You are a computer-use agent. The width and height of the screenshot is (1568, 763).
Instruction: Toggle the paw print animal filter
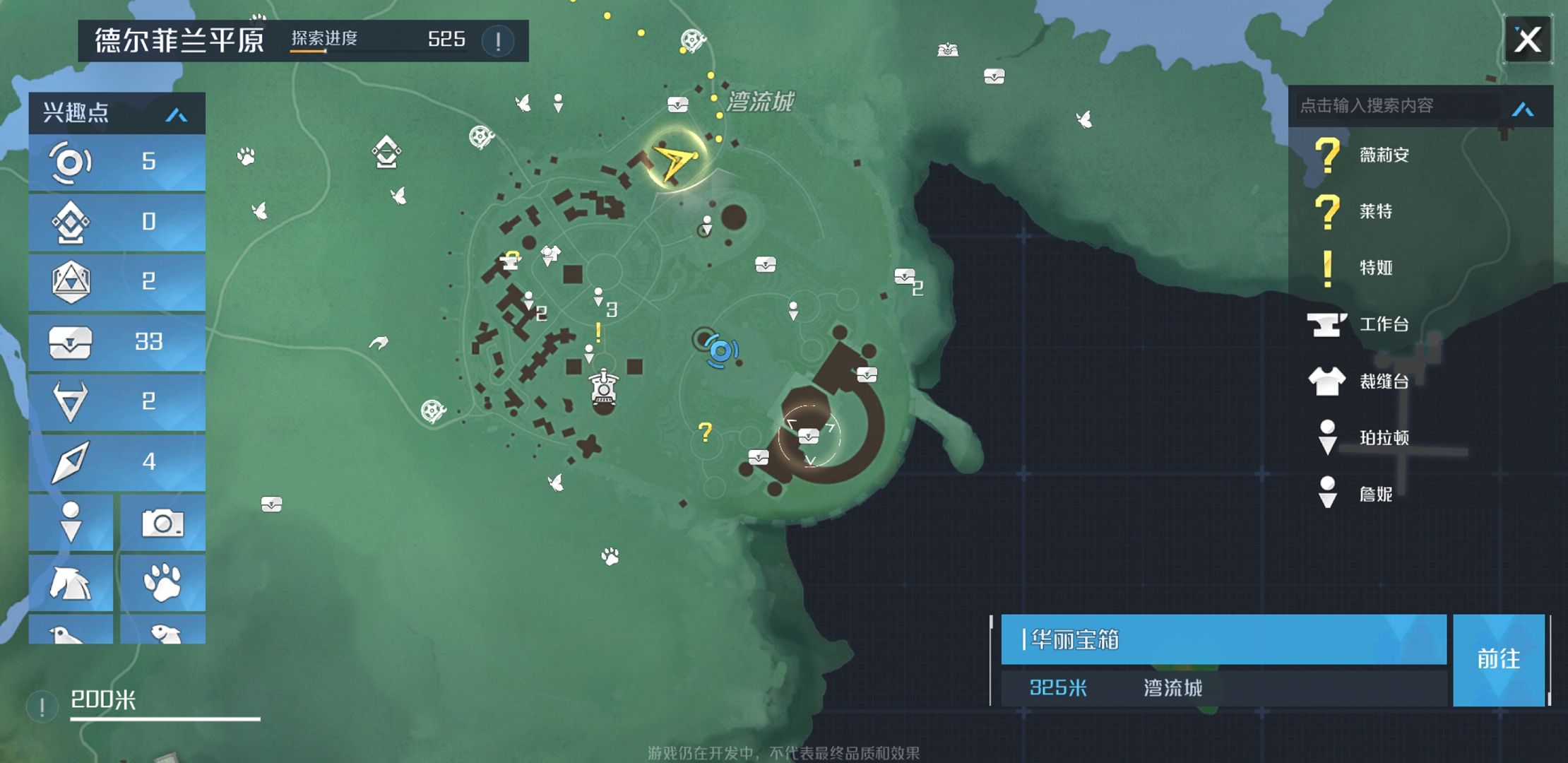(162, 583)
